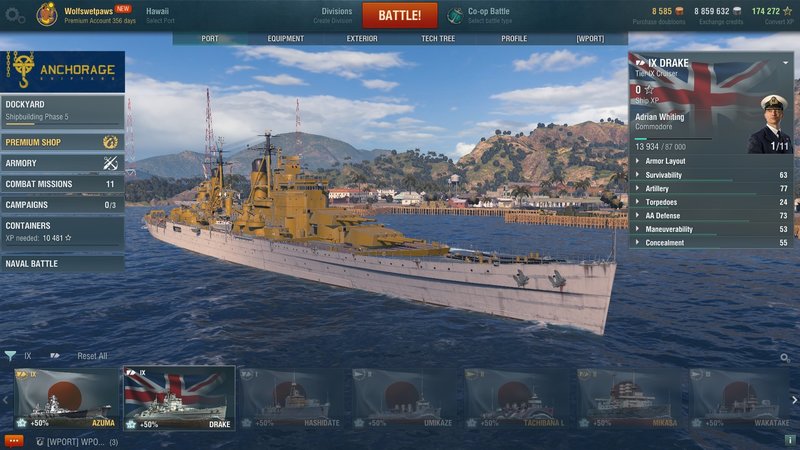Open the Dockyard shipbuilding panel
This screenshot has height=450, width=800.
[62, 108]
